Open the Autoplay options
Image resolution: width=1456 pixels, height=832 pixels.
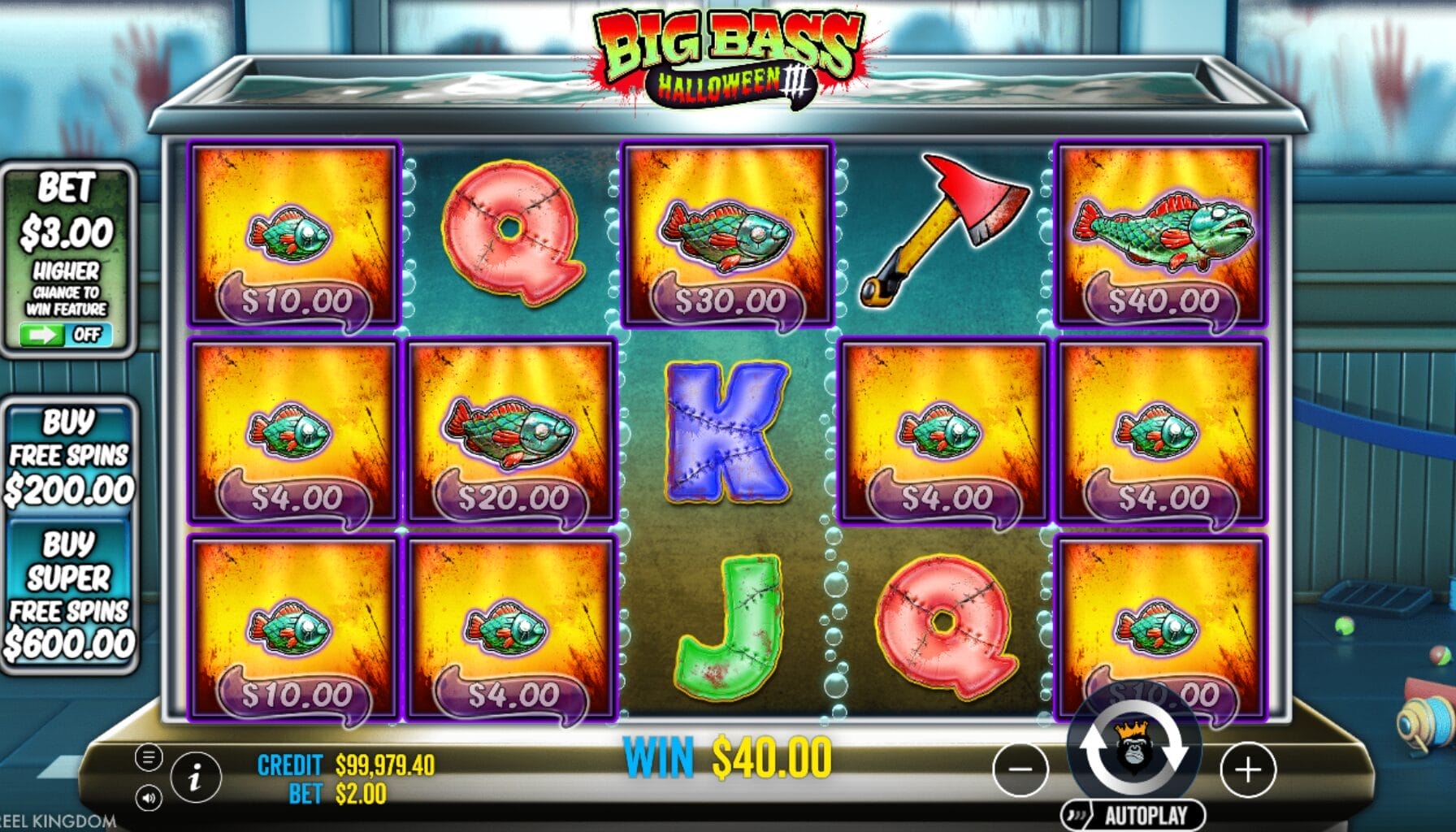(1134, 815)
